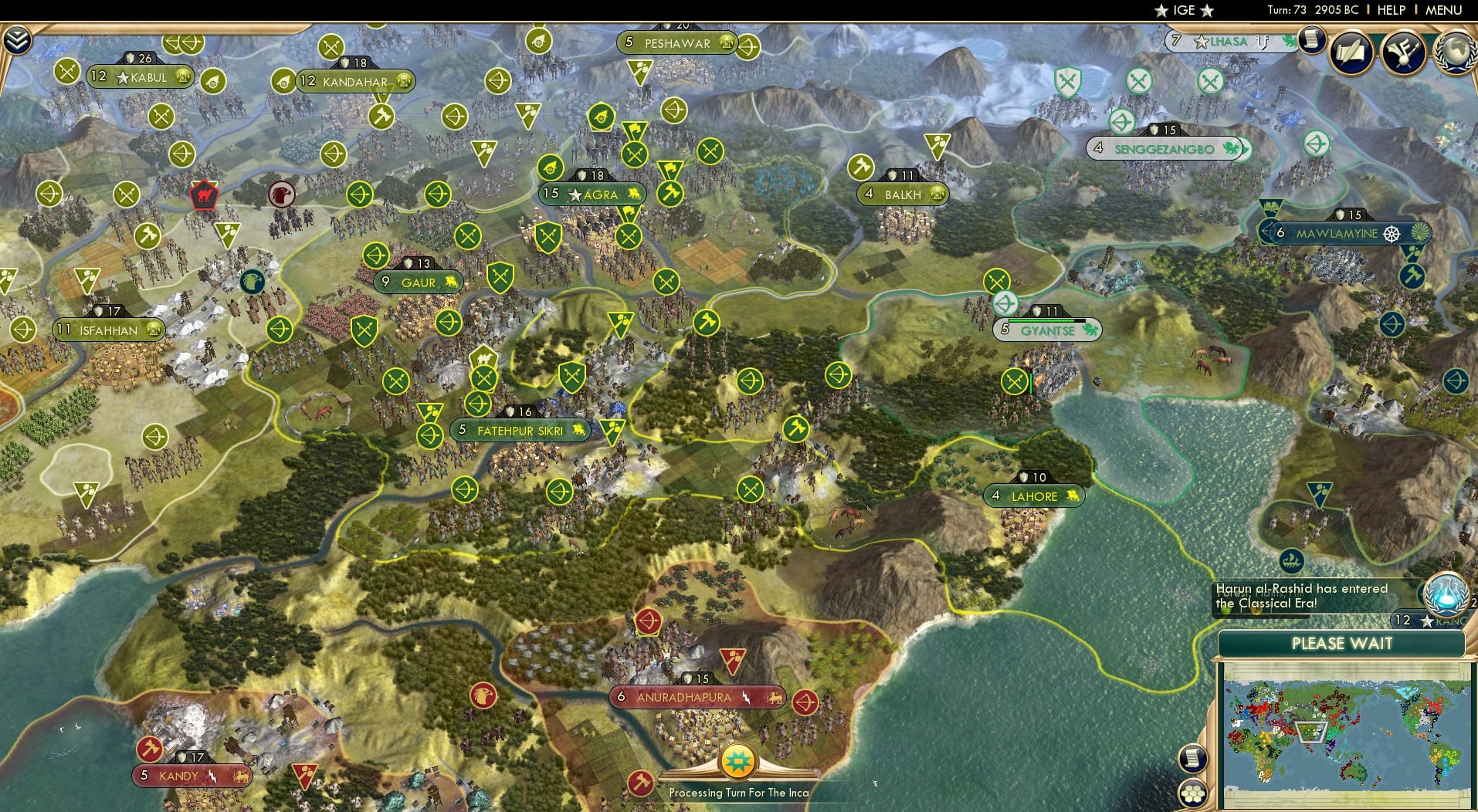The height and width of the screenshot is (812, 1478).
Task: Open Diplomacy using the laurel globe icon
Action: pos(1455,52)
